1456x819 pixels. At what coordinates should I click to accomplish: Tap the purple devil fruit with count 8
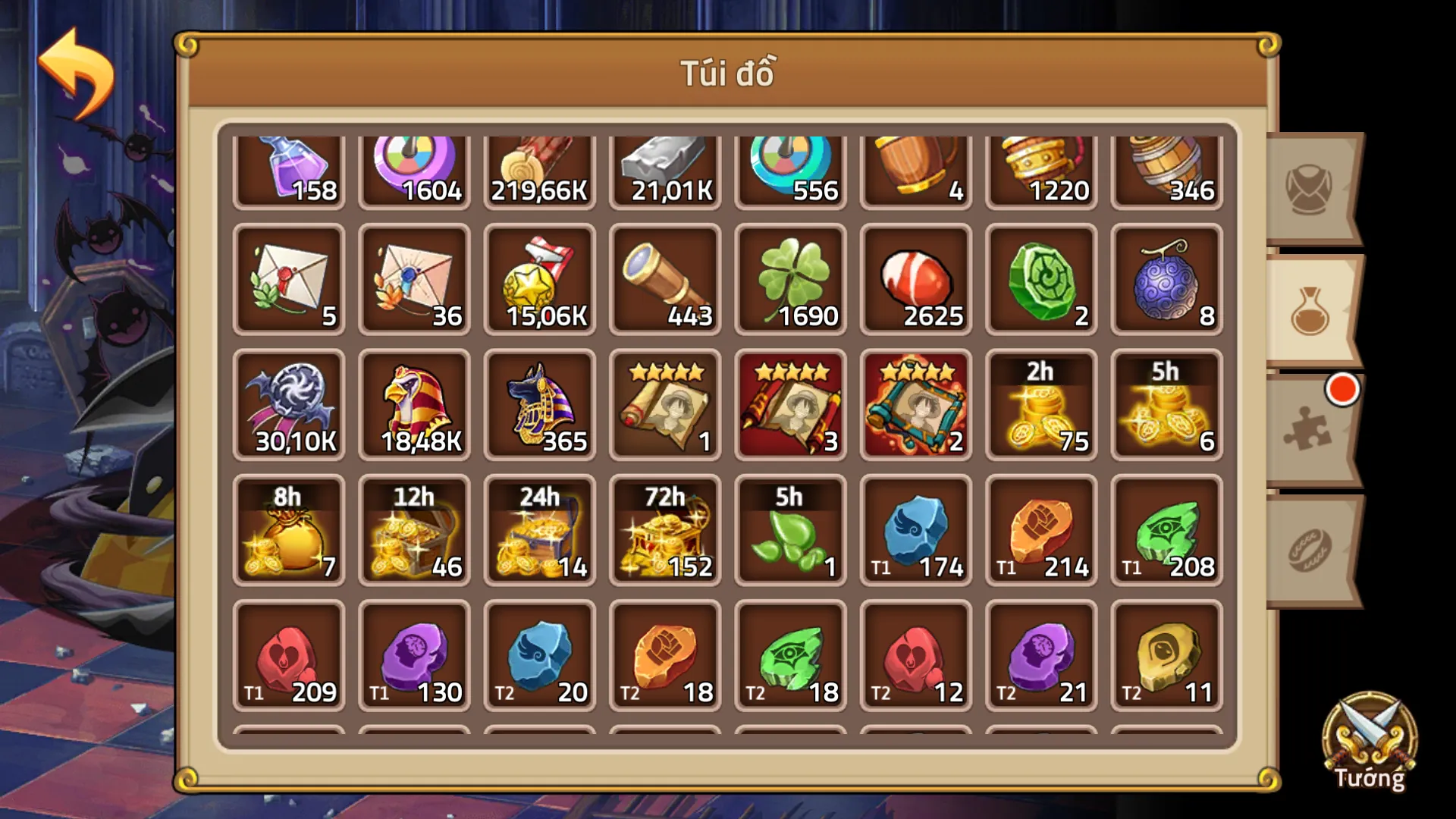[1166, 281]
